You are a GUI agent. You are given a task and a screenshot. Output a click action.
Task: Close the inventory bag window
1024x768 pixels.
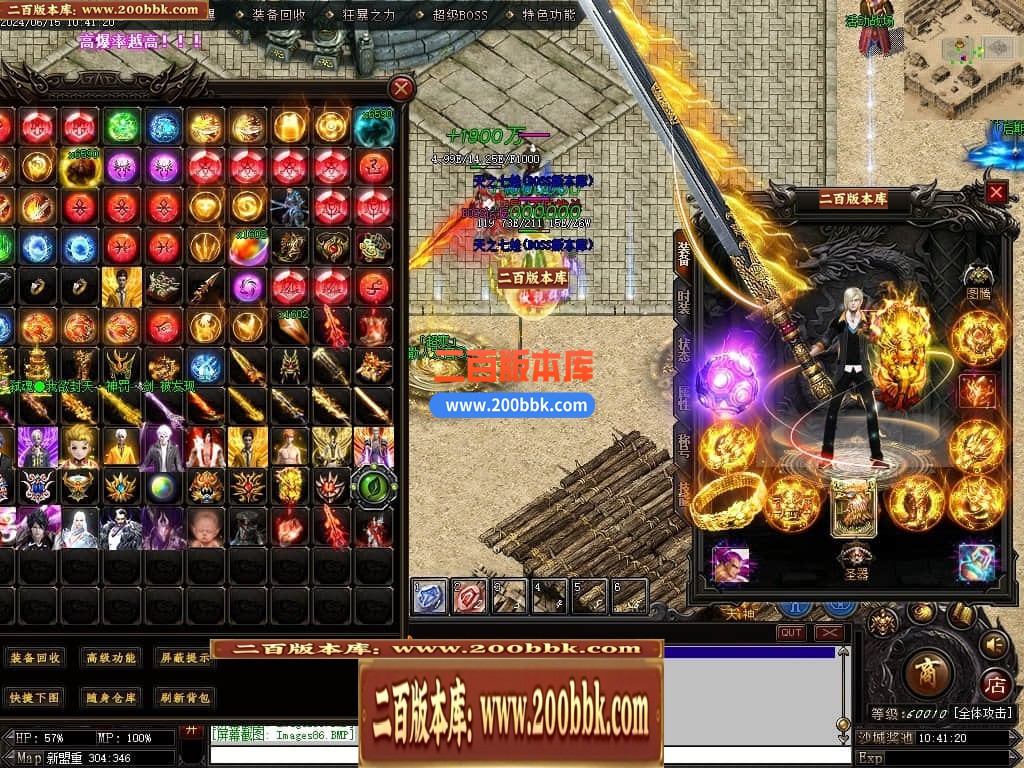pyautogui.click(x=401, y=88)
